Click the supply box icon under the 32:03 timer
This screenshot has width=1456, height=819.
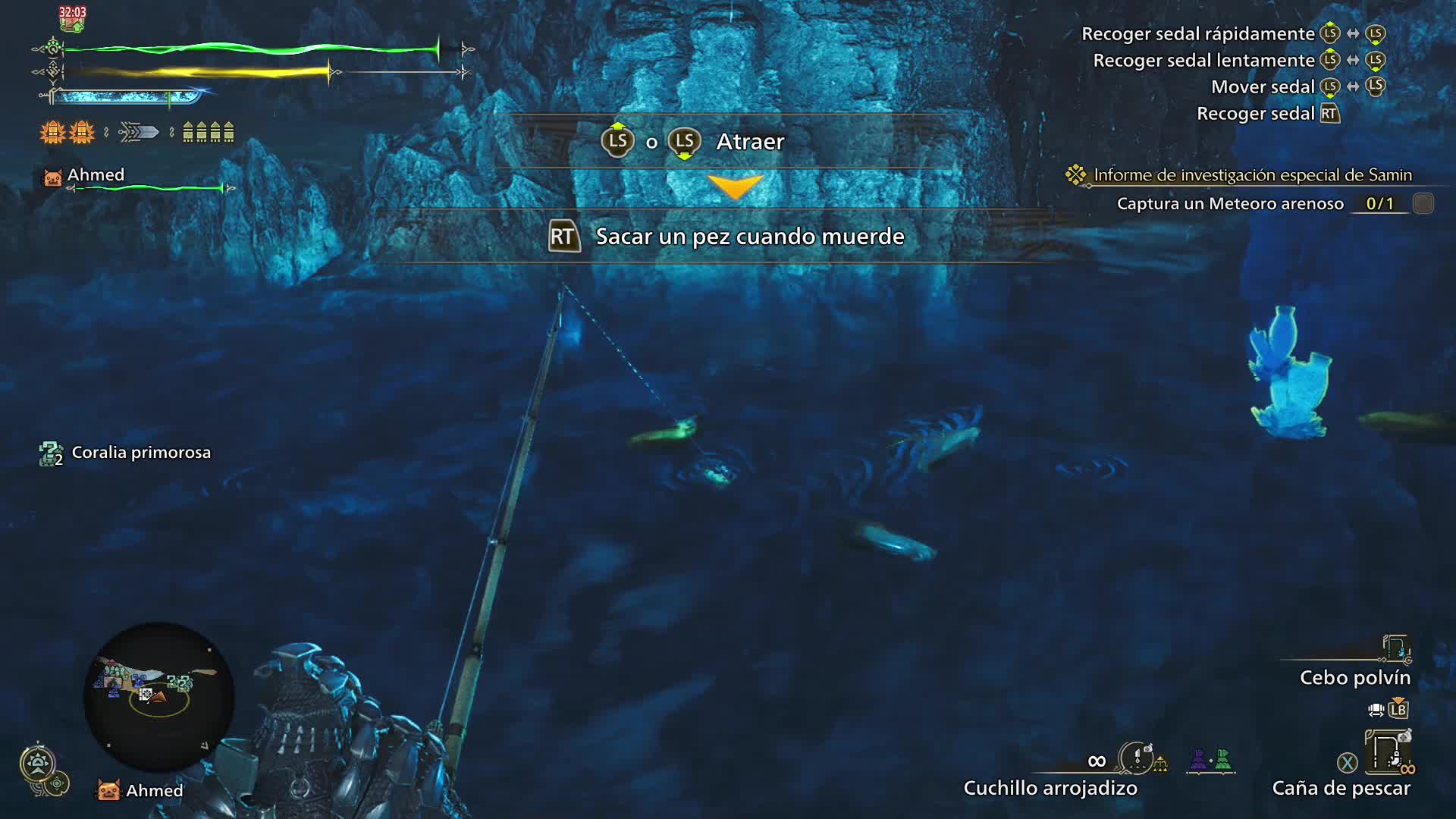tap(72, 23)
